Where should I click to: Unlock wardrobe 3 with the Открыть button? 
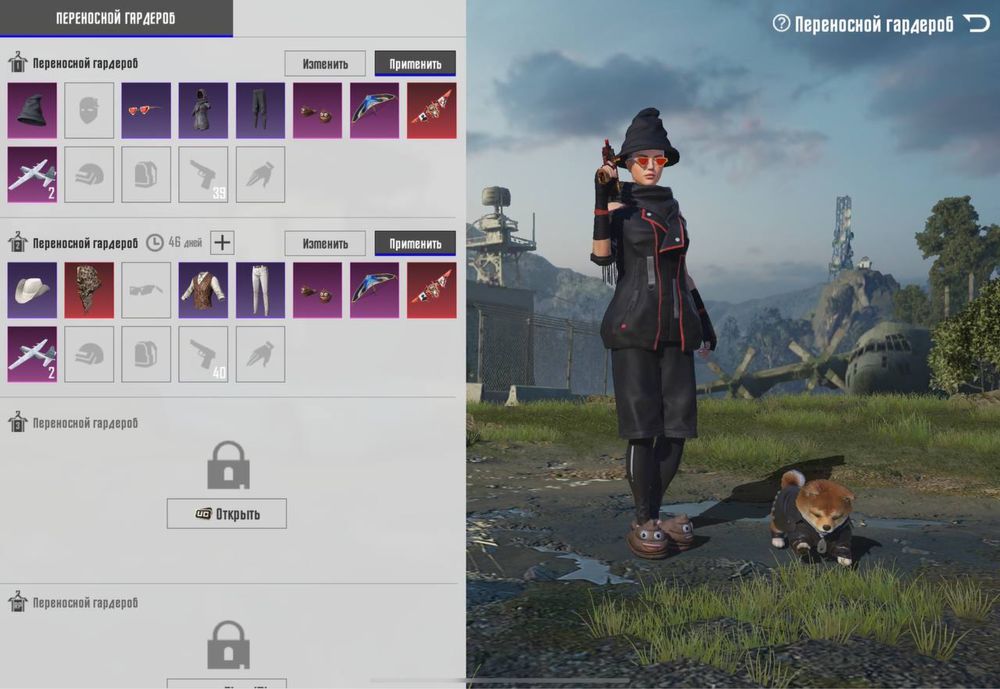coord(227,514)
